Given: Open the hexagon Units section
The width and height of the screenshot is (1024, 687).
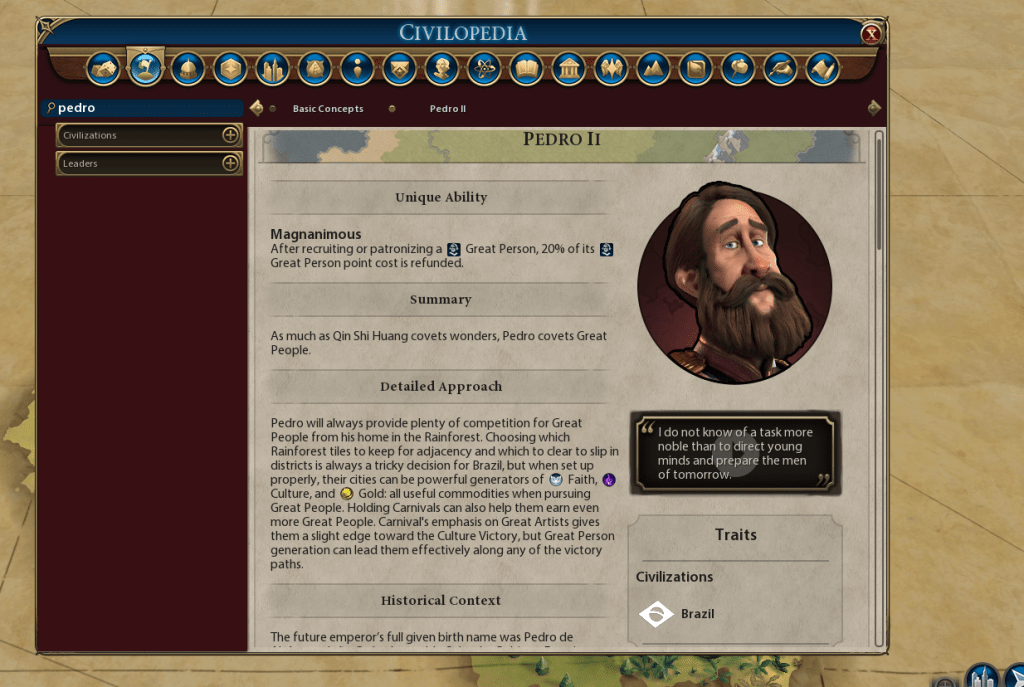Looking at the screenshot, I should click(x=230, y=69).
